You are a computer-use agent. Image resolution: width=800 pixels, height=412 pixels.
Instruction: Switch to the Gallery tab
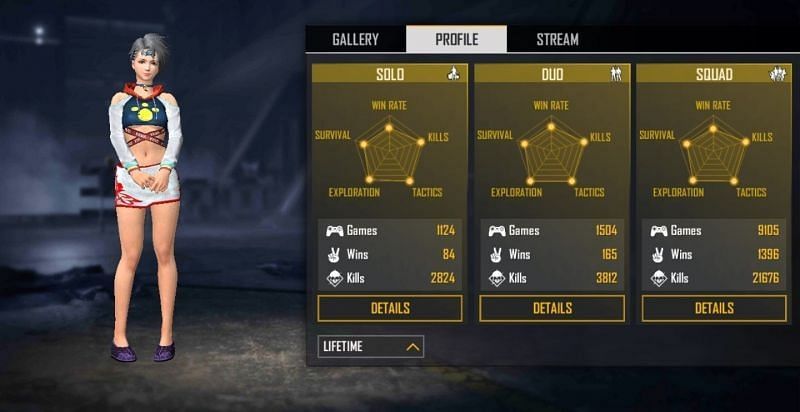pyautogui.click(x=355, y=40)
